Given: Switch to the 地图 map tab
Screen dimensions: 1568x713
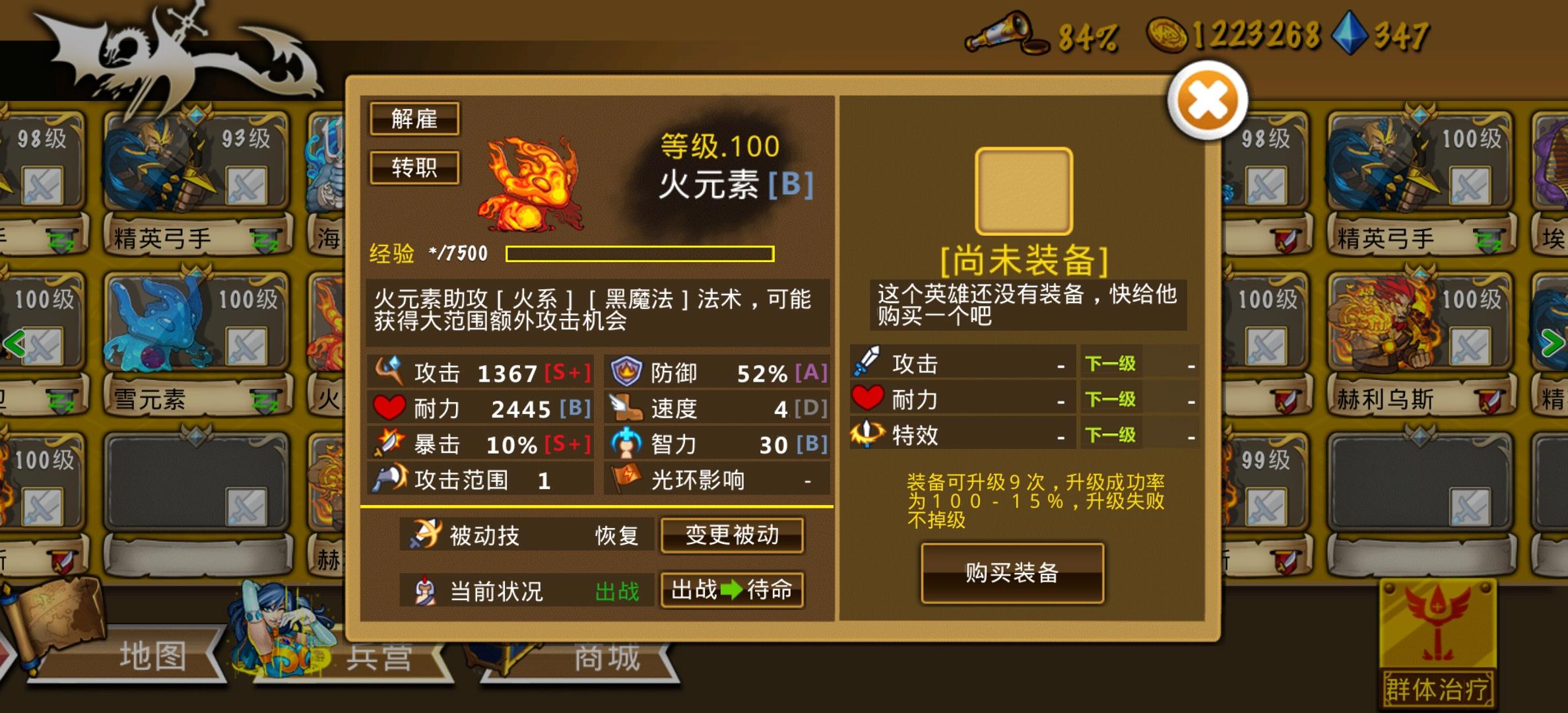Looking at the screenshot, I should [154, 656].
